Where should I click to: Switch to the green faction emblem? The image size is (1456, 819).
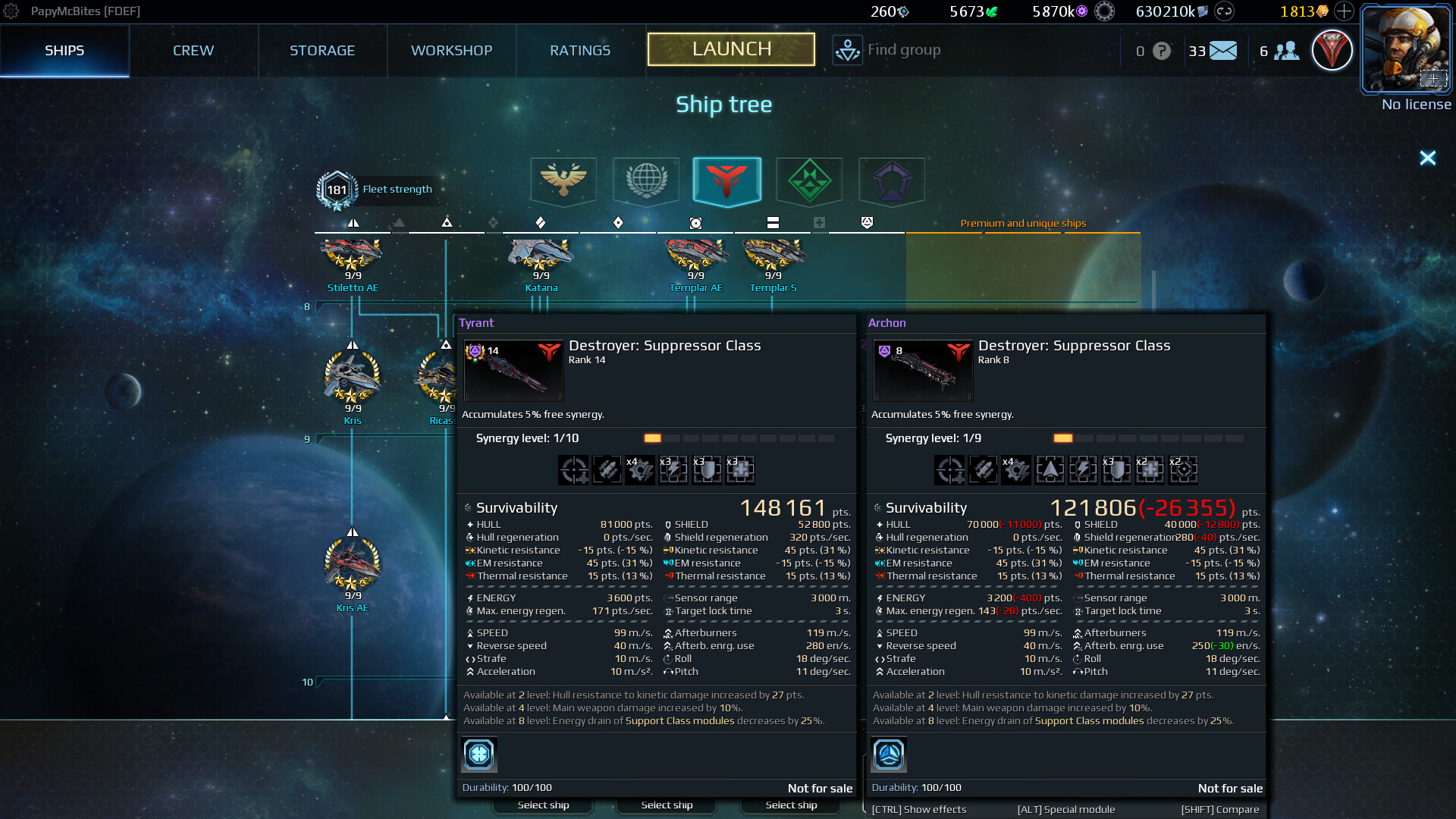point(808,181)
